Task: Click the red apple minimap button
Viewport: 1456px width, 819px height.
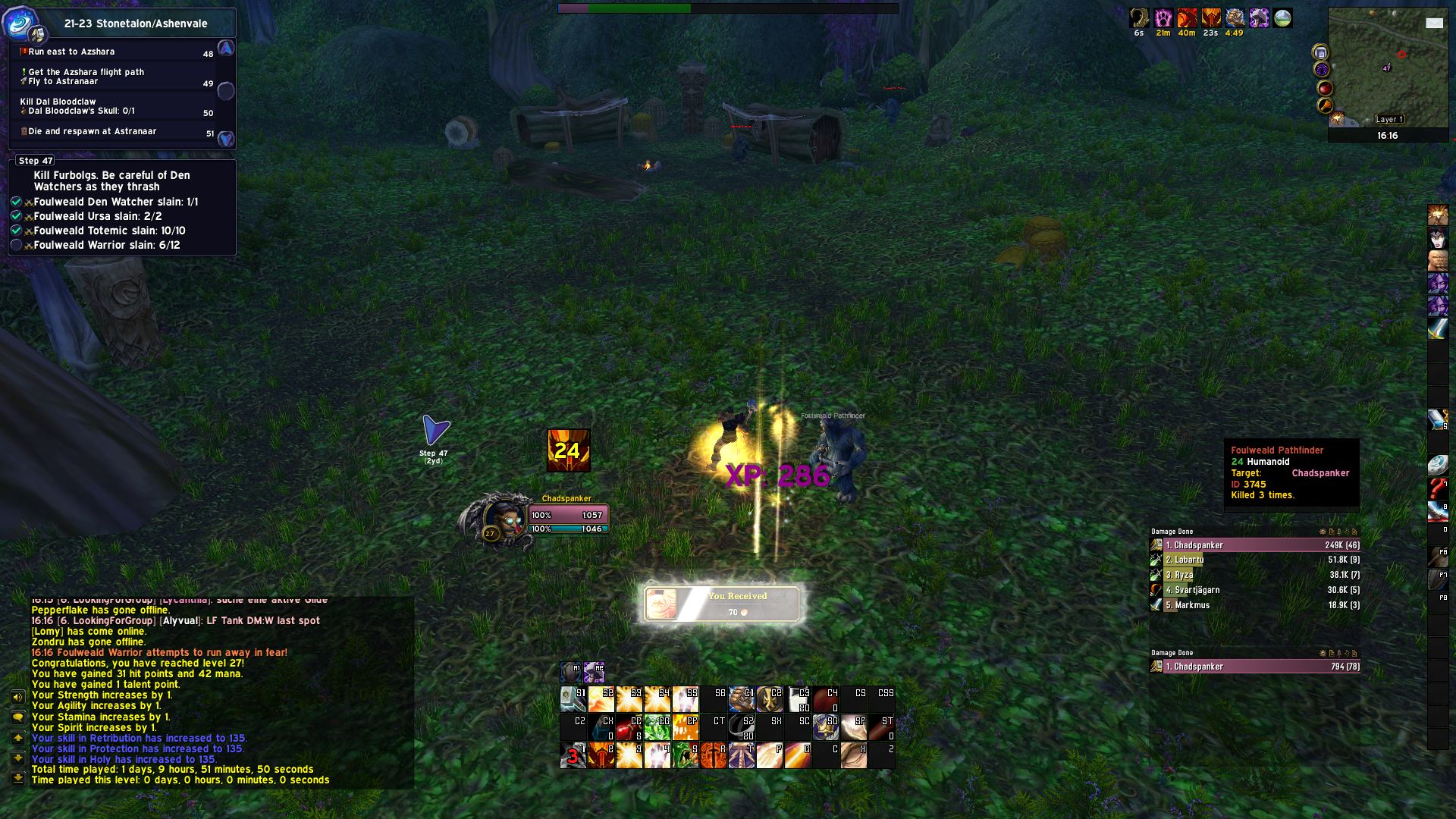Action: click(x=1325, y=89)
